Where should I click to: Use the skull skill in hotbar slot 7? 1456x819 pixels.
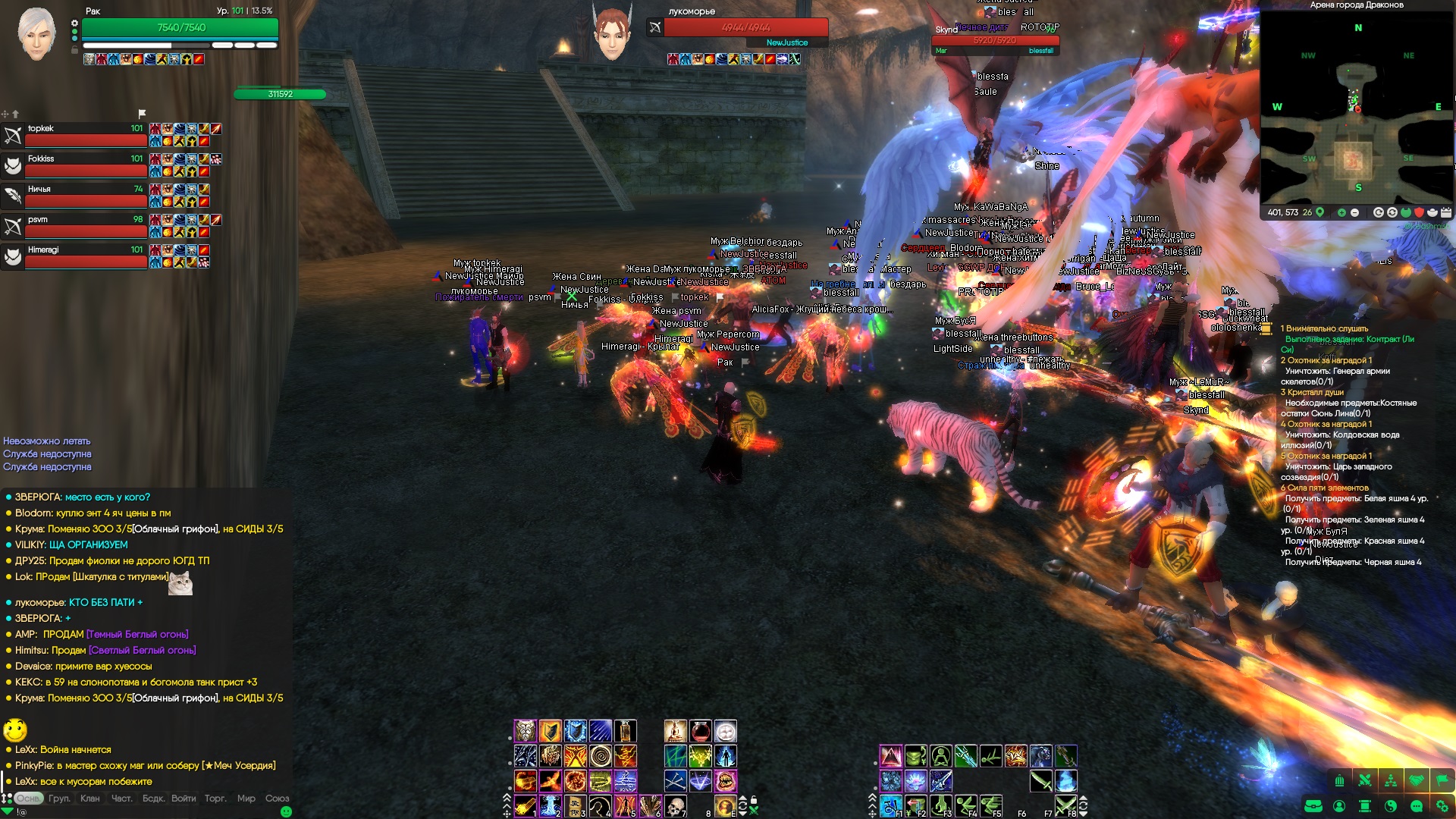pos(675,806)
